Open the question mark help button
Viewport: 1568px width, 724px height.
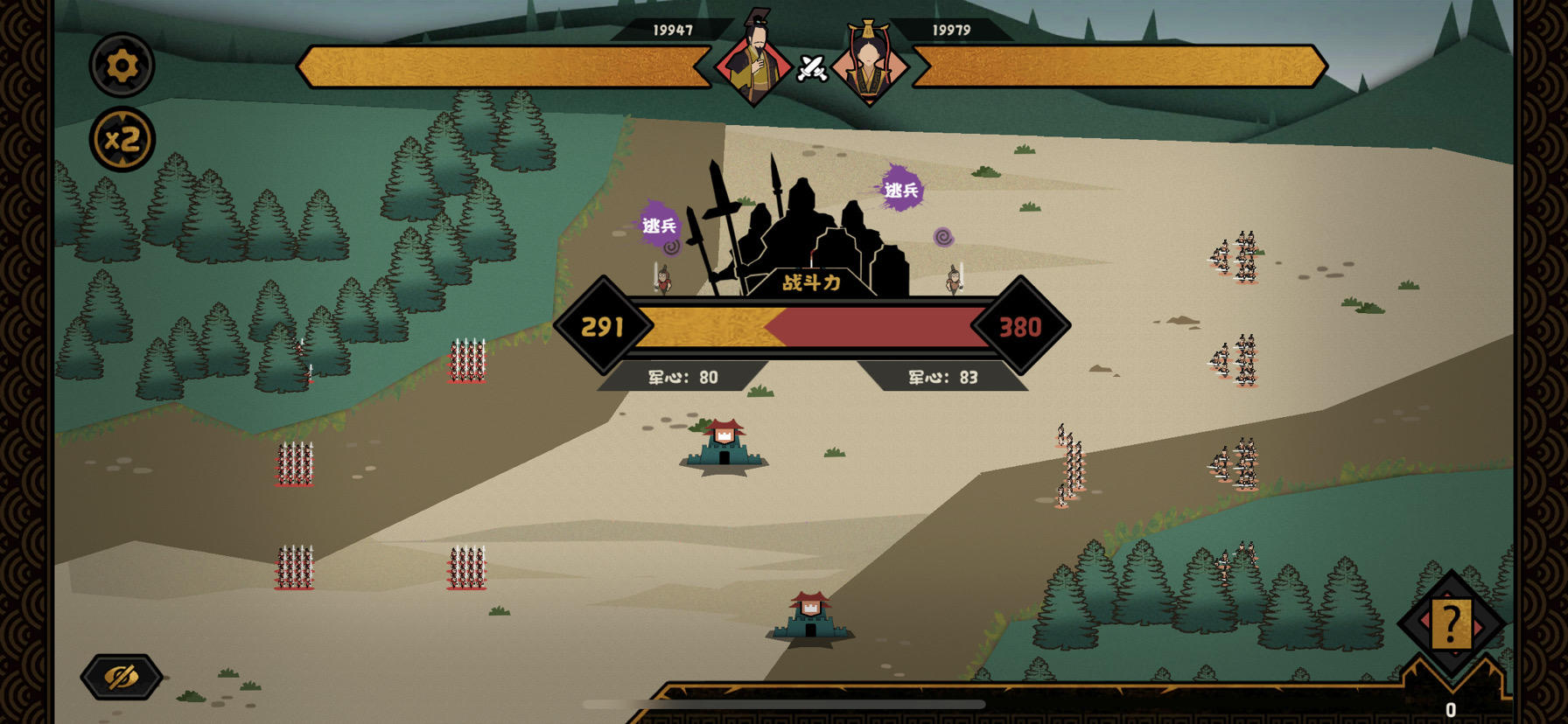tap(1451, 624)
